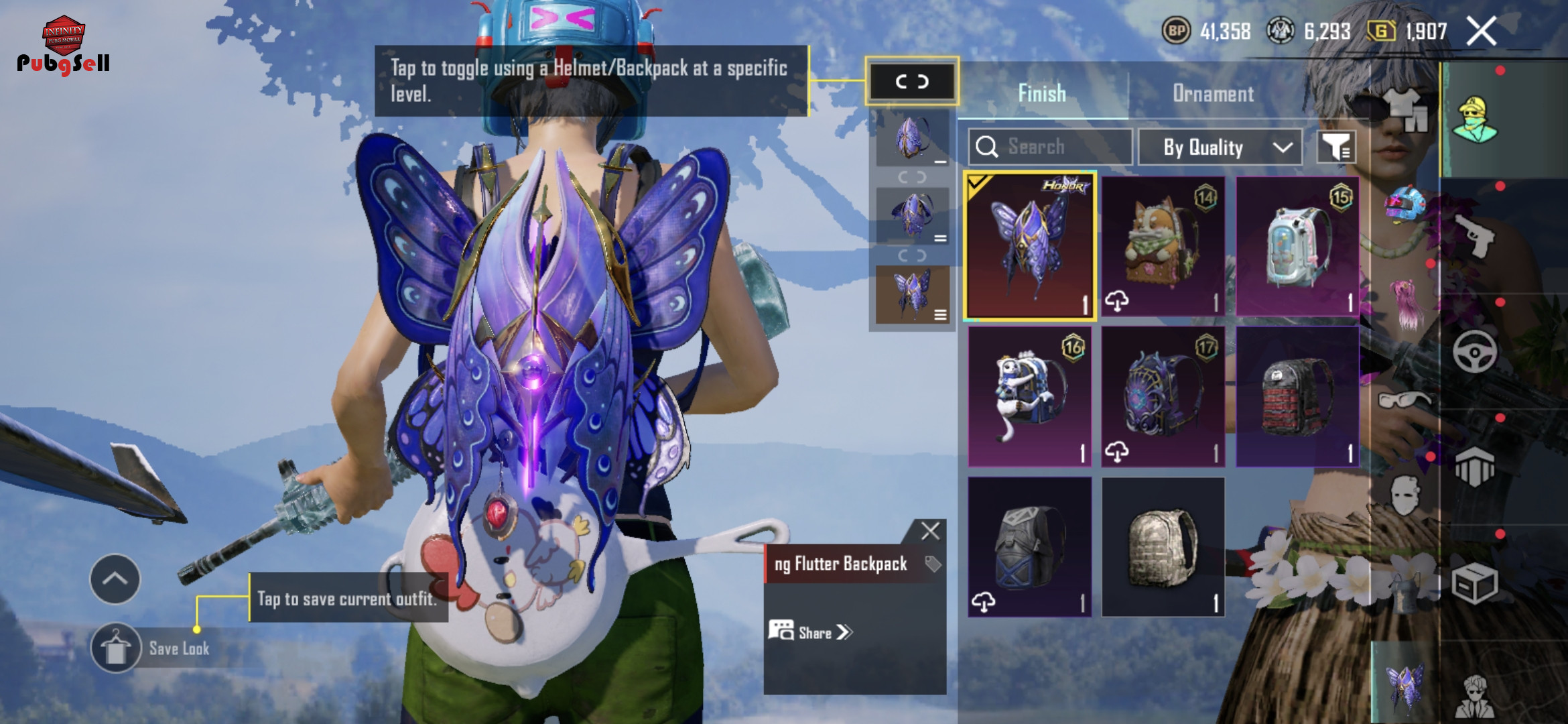1568x724 pixels.
Task: Click the Search field
Action: pos(1051,147)
